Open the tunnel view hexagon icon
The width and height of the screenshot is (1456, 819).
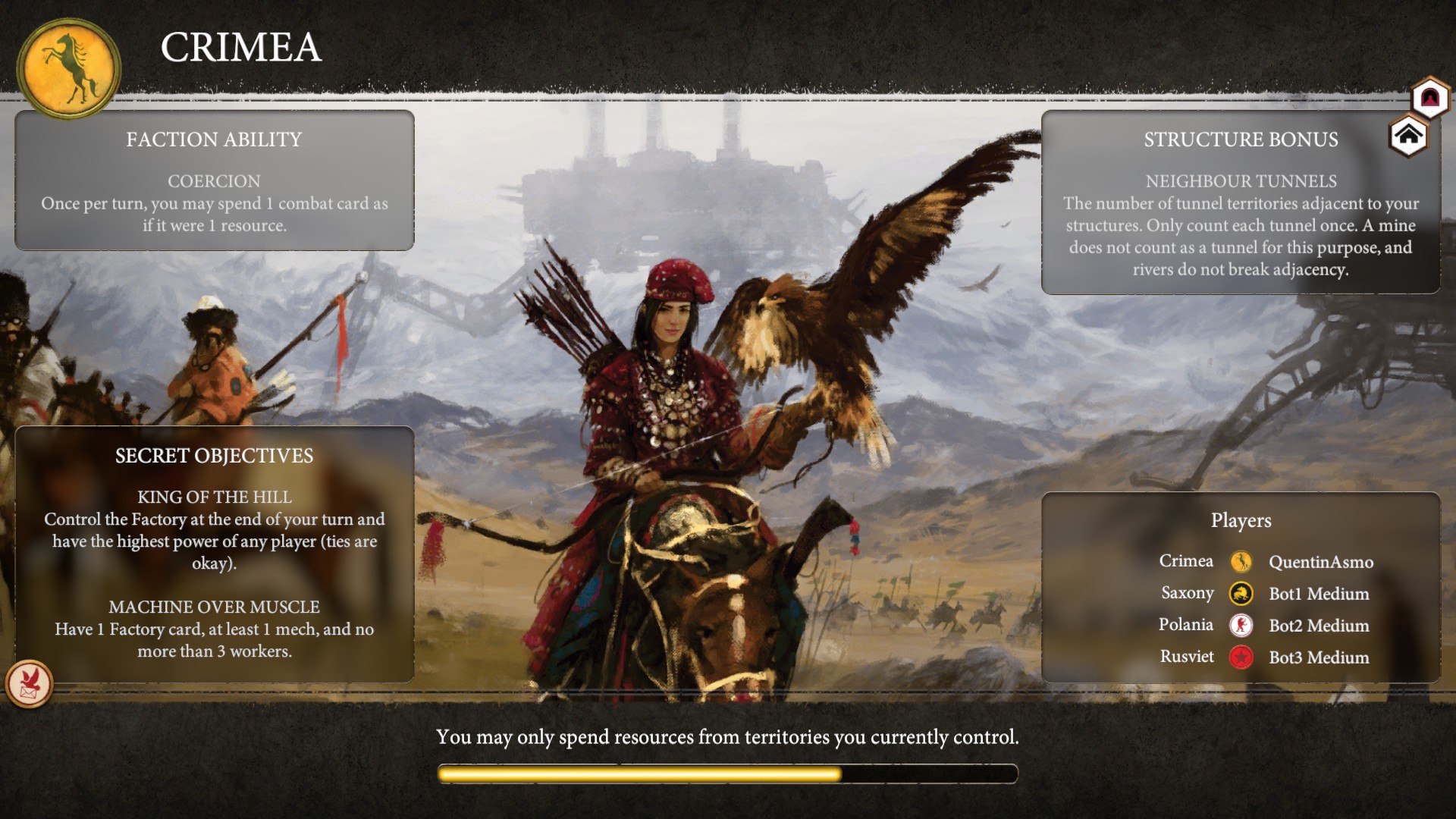pyautogui.click(x=1429, y=96)
